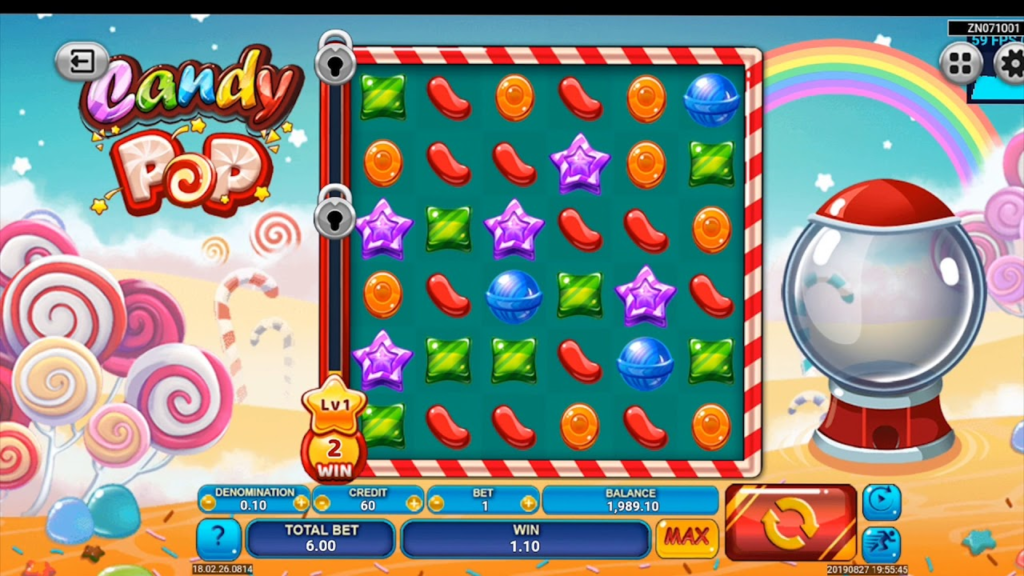Exit the game using the back arrow button
Image resolution: width=1024 pixels, height=576 pixels.
[81, 62]
